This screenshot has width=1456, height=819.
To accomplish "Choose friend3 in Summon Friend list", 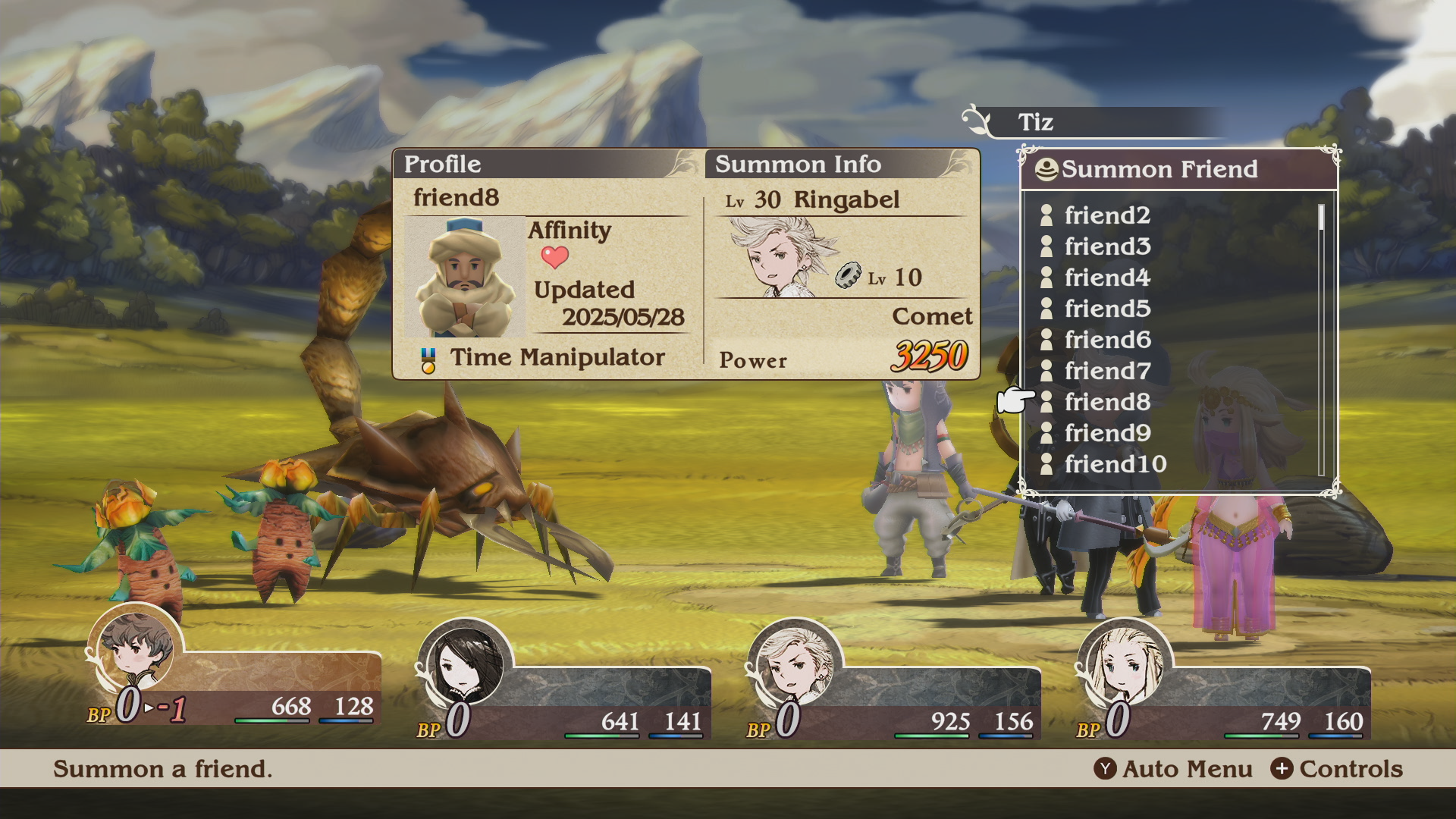I will click(x=1106, y=246).
